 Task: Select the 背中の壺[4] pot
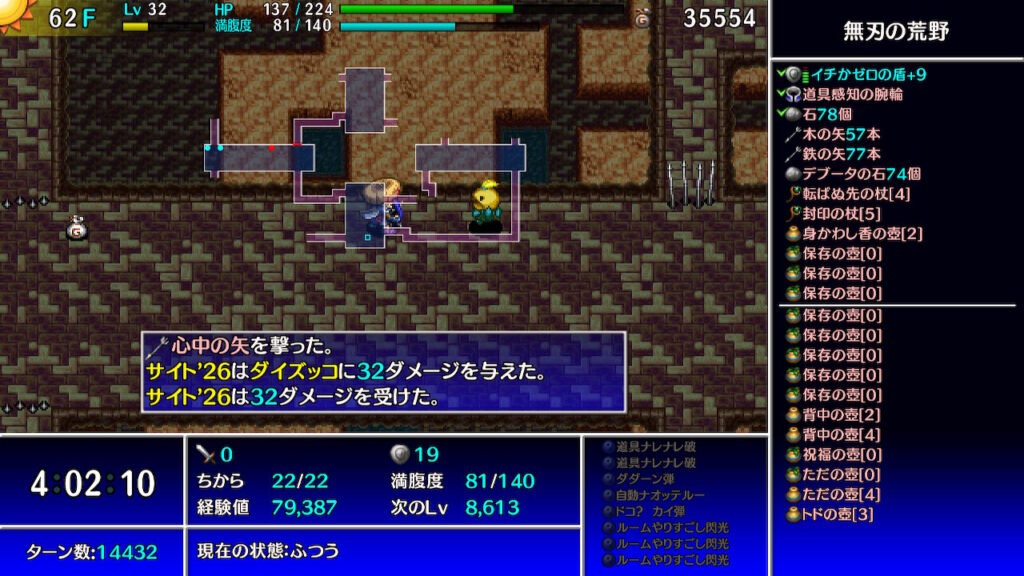(841, 435)
